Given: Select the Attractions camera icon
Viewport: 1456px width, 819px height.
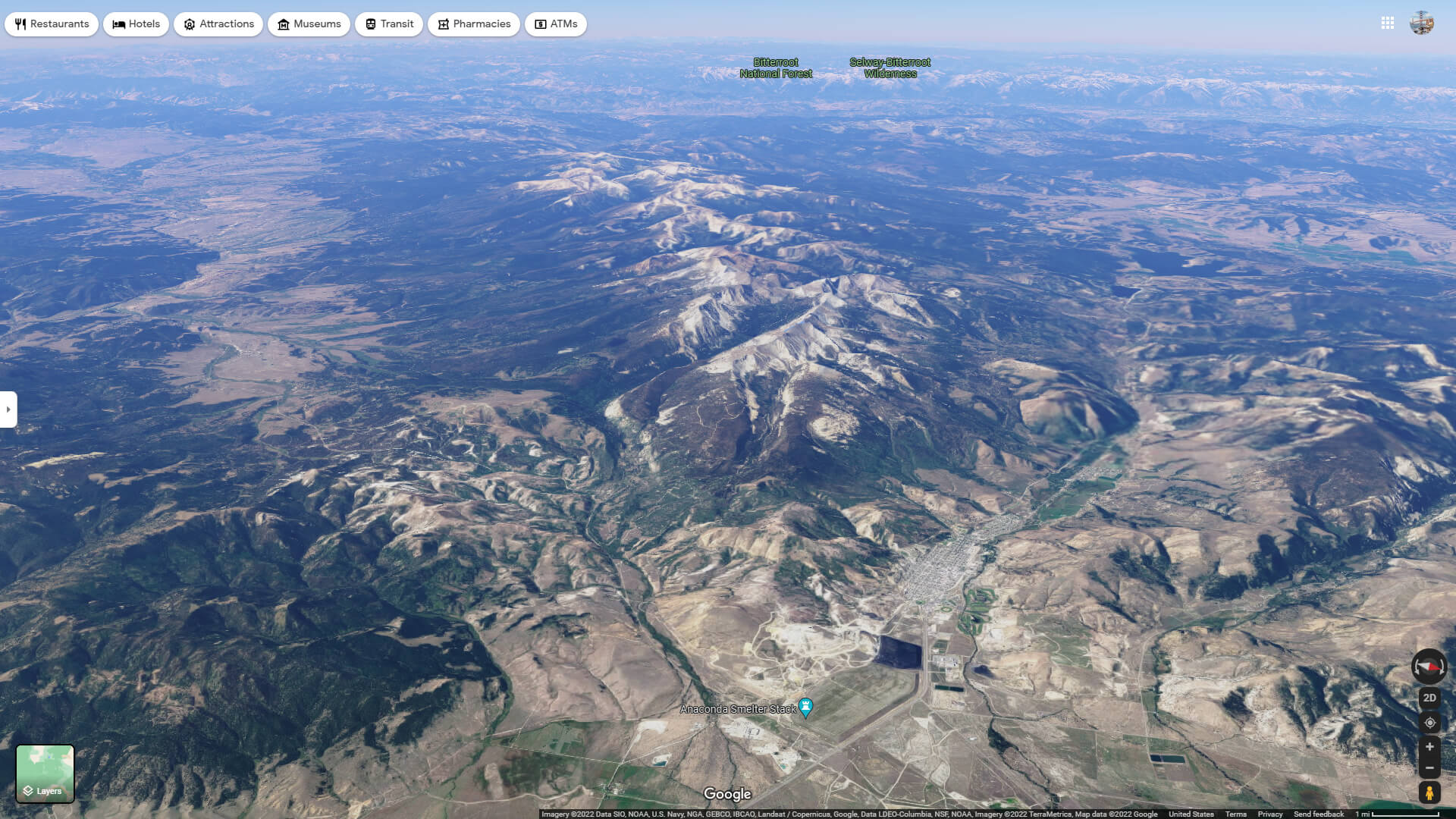Looking at the screenshot, I should click(x=190, y=24).
